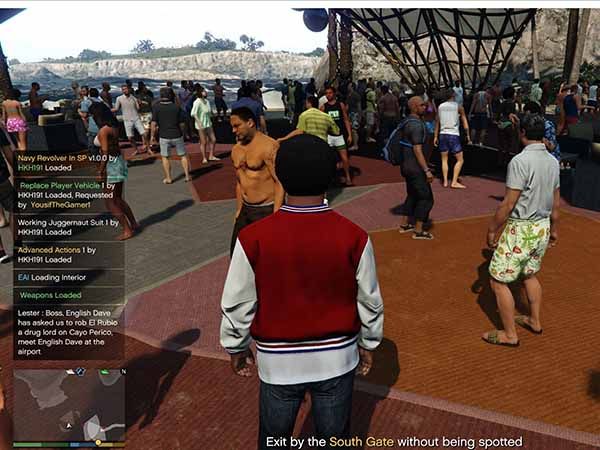This screenshot has width=600, height=450.
Task: Open the Replace Player Vehicle notification
Action: point(68,197)
